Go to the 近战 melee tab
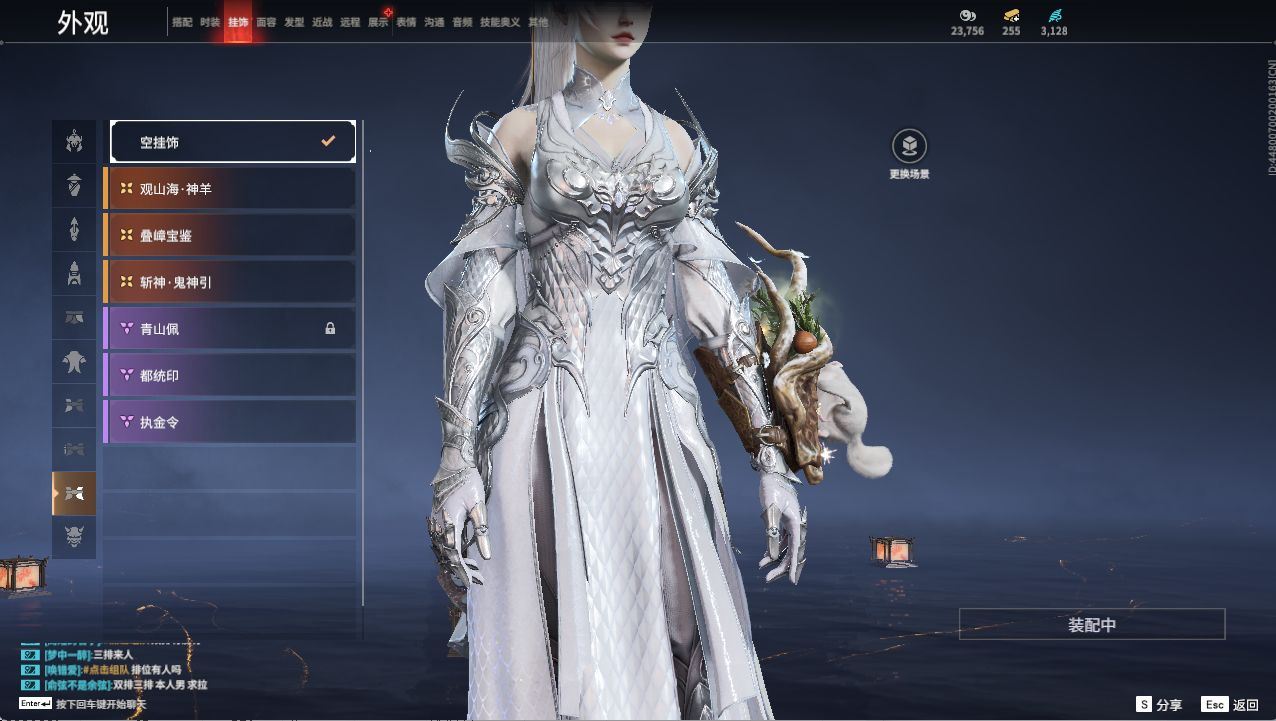Viewport: 1276px width, 721px height. coord(322,22)
